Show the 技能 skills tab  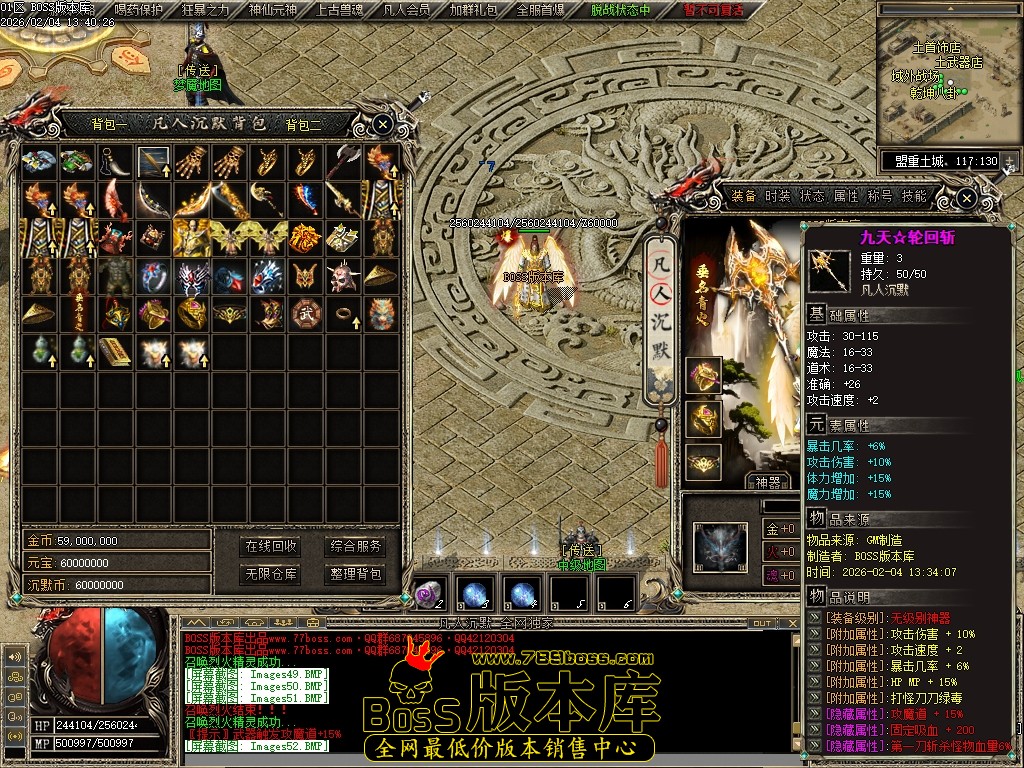coord(914,196)
